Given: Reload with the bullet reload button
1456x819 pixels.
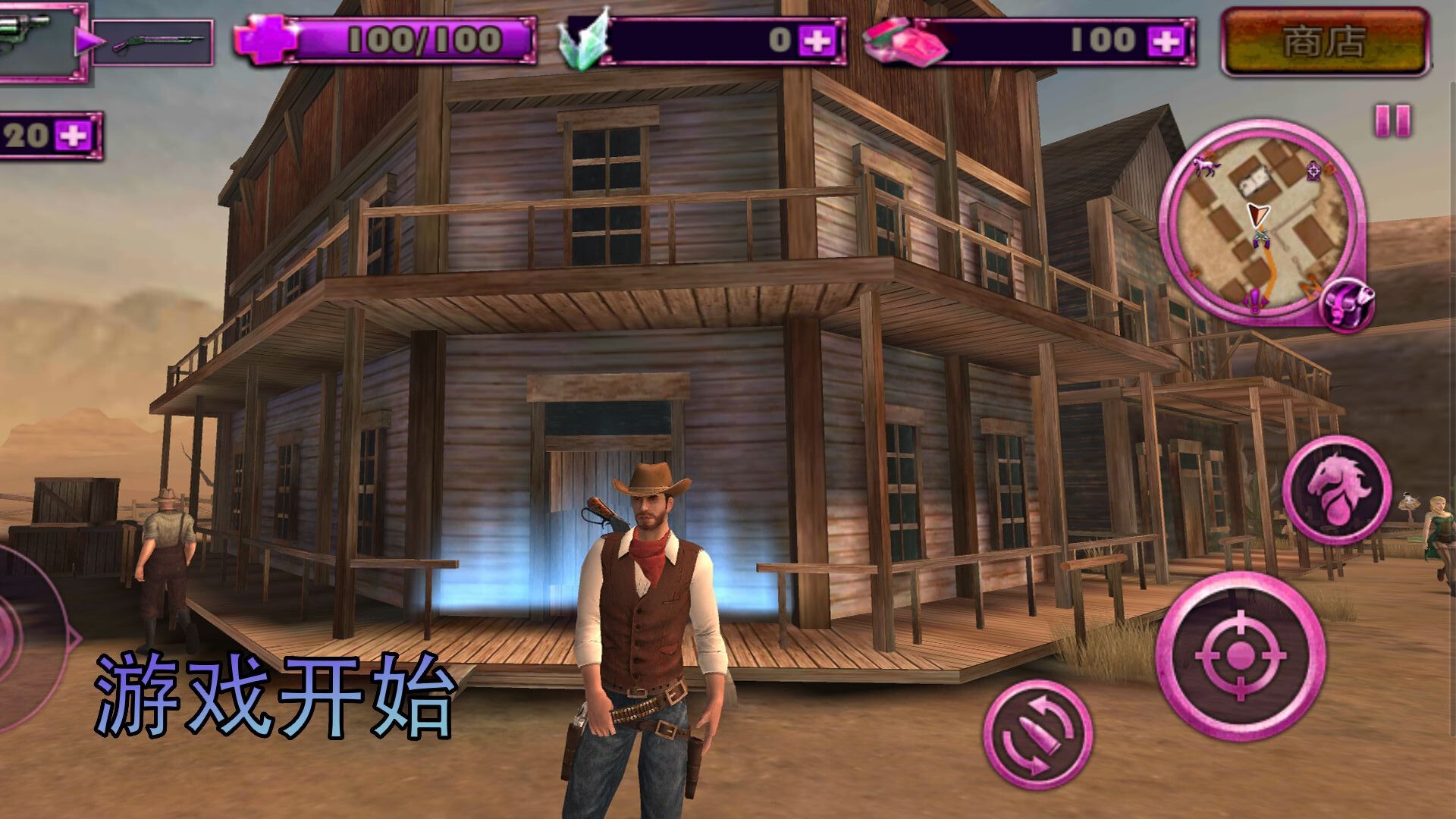Looking at the screenshot, I should tap(1037, 734).
